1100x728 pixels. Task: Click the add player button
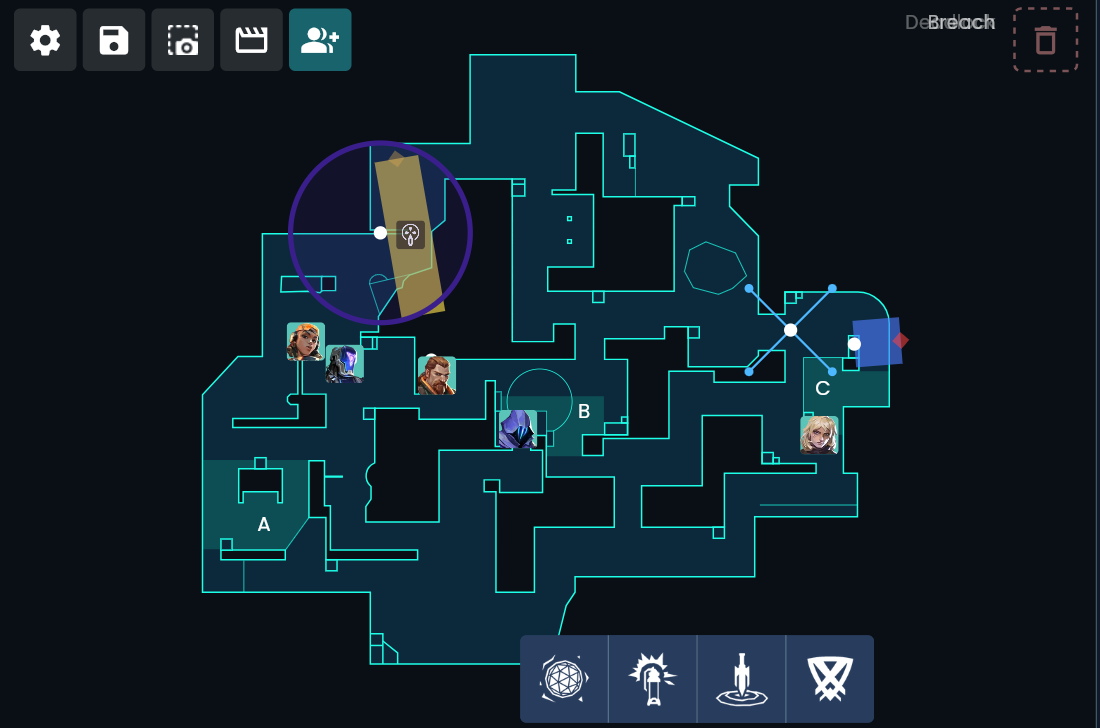320,40
